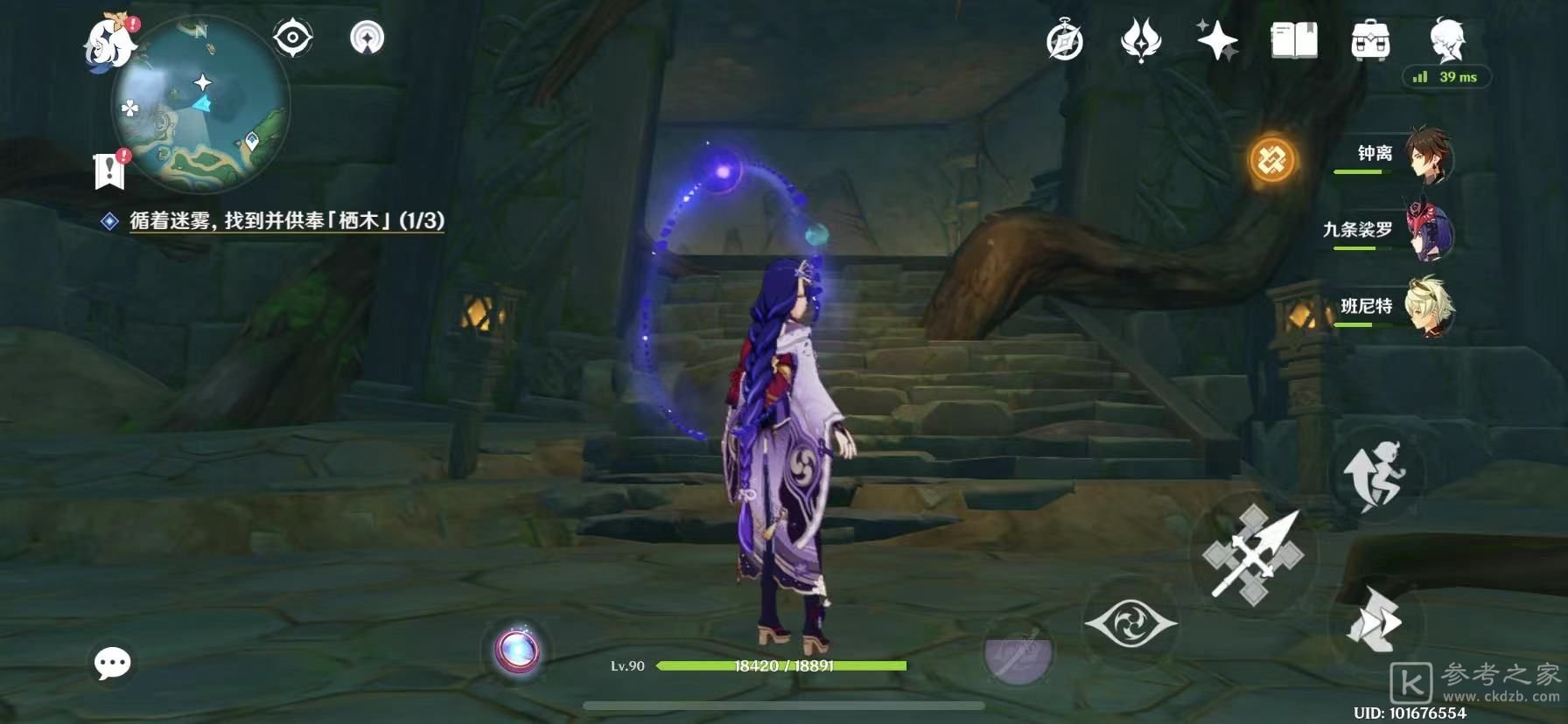The width and height of the screenshot is (1568, 724).
Task: Open the inventory backpack
Action: click(x=1369, y=41)
